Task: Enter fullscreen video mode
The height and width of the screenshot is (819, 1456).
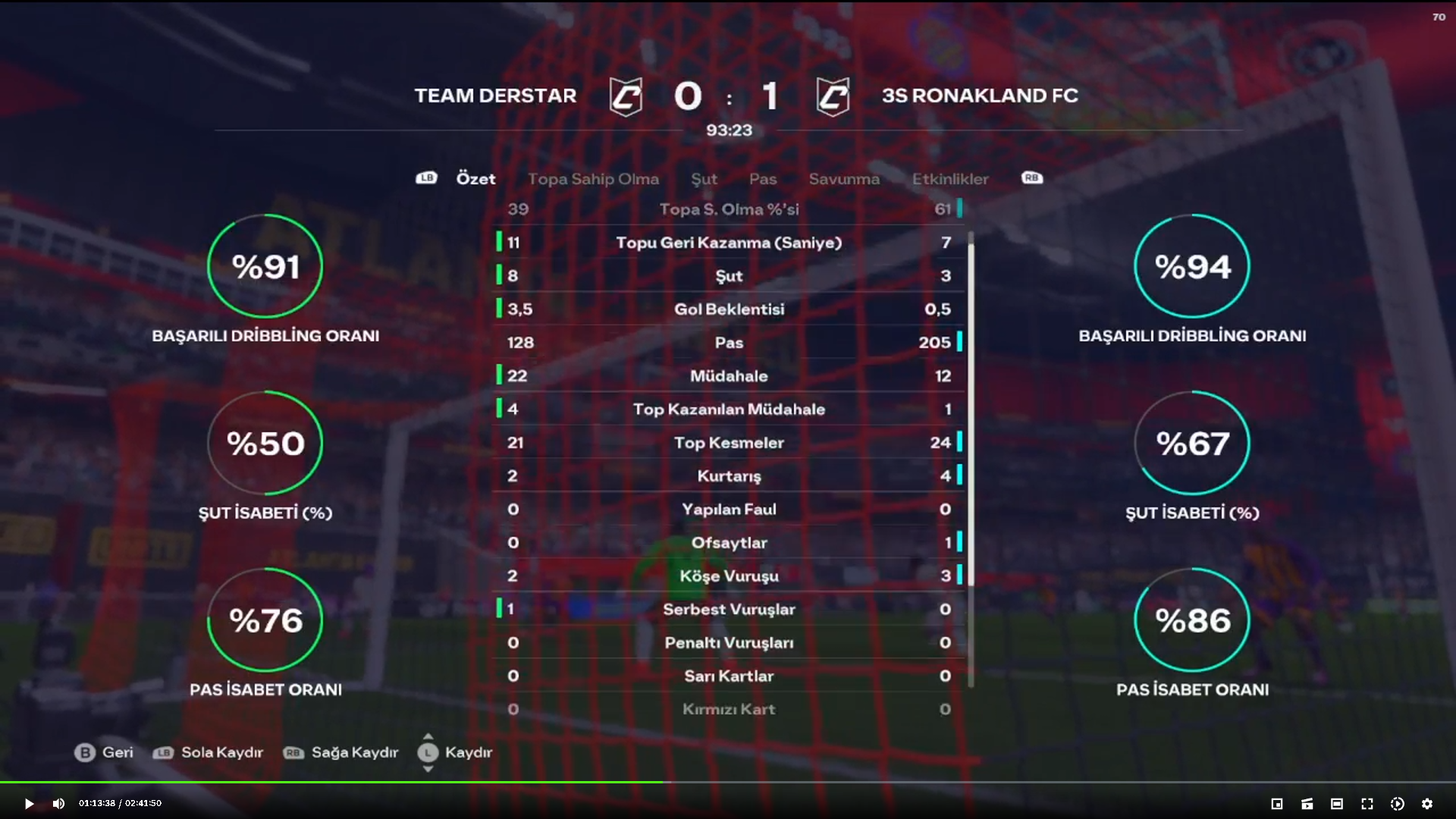Action: pyautogui.click(x=1367, y=804)
